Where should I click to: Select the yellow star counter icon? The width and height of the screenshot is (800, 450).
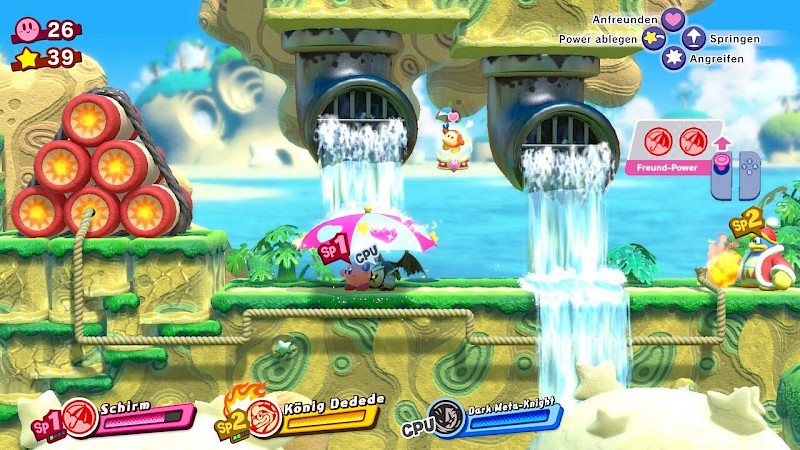[28, 58]
